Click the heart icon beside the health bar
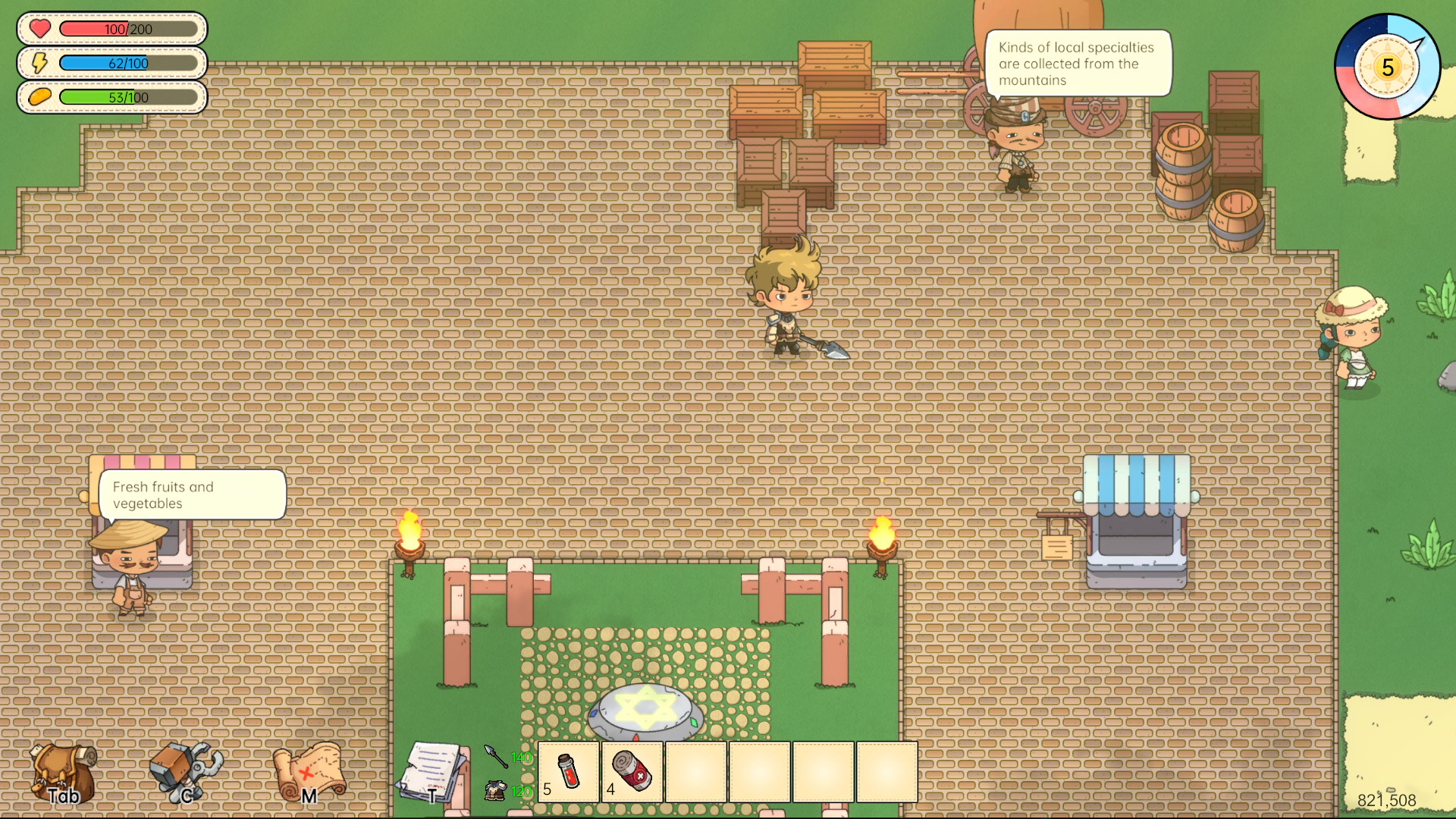The image size is (1456, 819). pos(39,29)
